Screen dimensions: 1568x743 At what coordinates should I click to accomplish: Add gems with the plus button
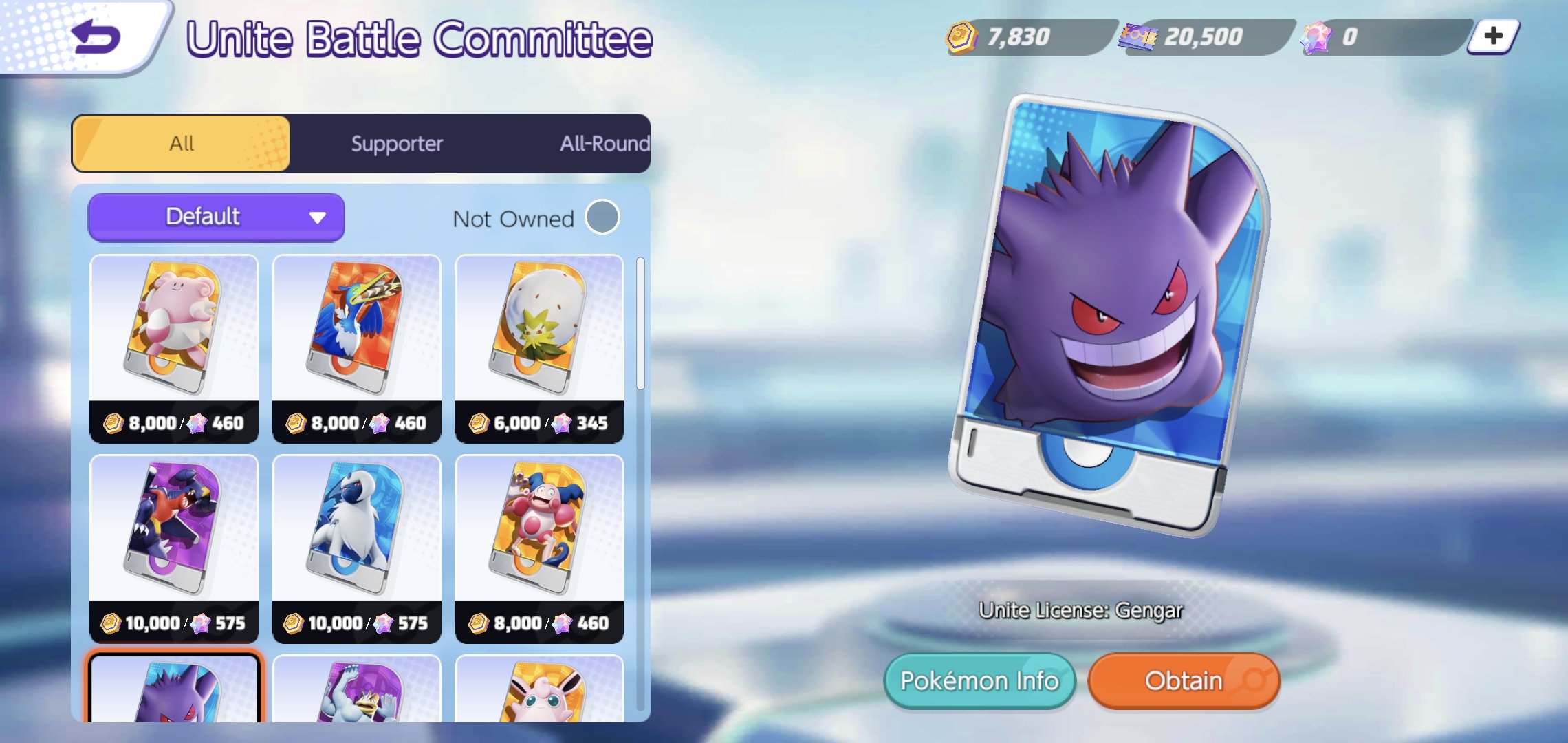pyautogui.click(x=1493, y=36)
